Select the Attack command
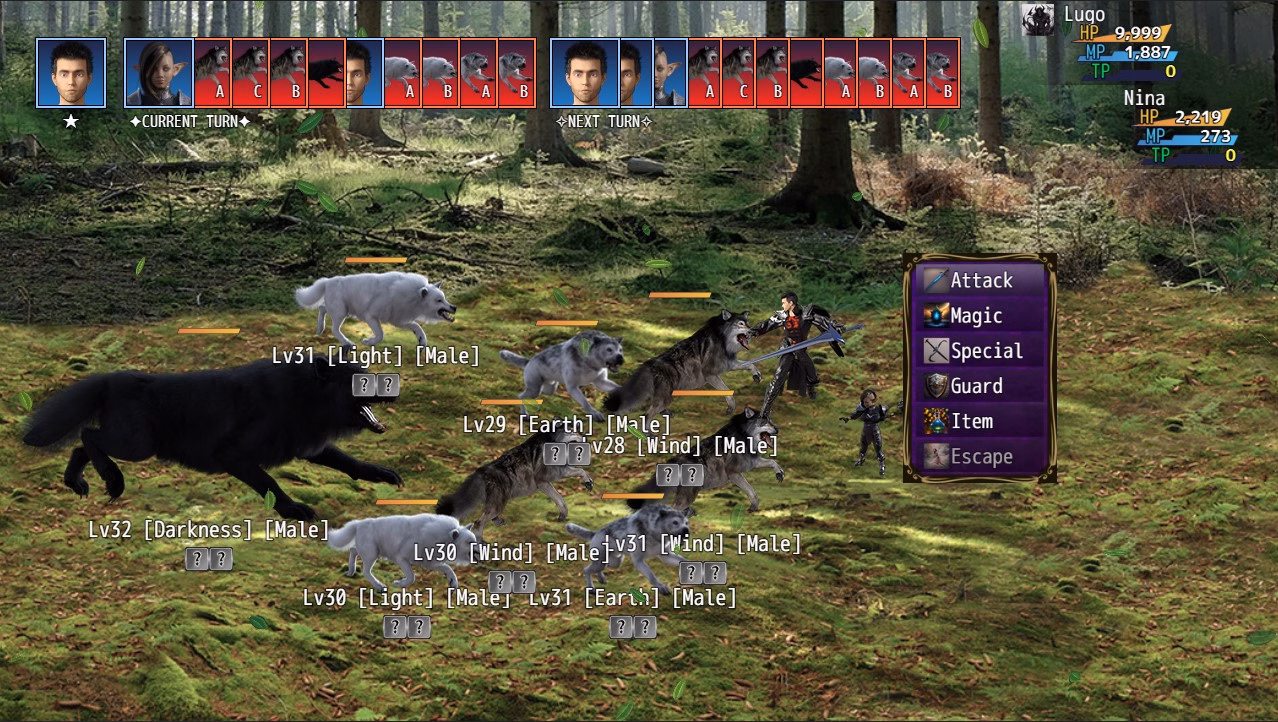The image size is (1278, 722). tap(981, 281)
